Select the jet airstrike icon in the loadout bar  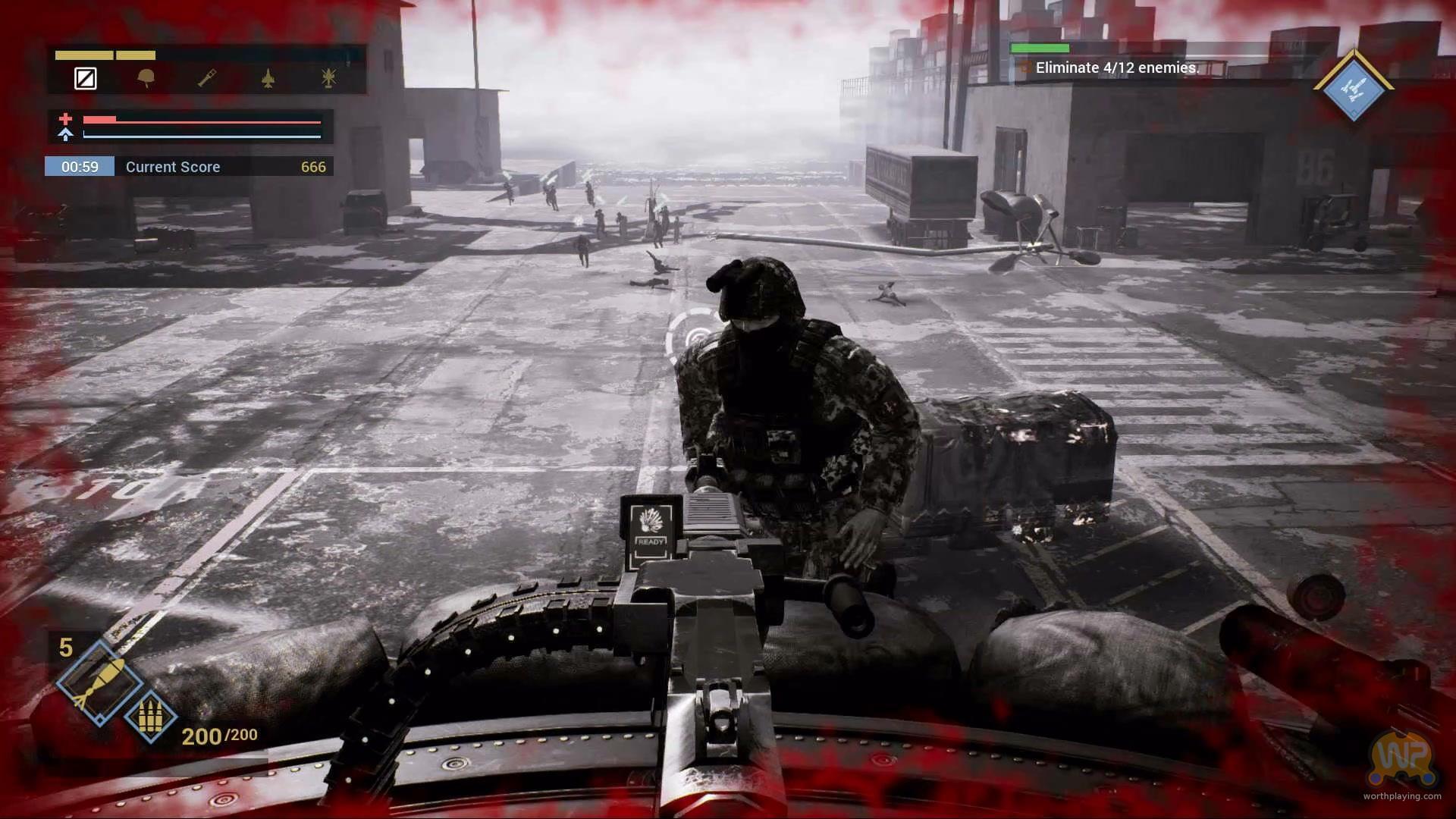coord(267,78)
